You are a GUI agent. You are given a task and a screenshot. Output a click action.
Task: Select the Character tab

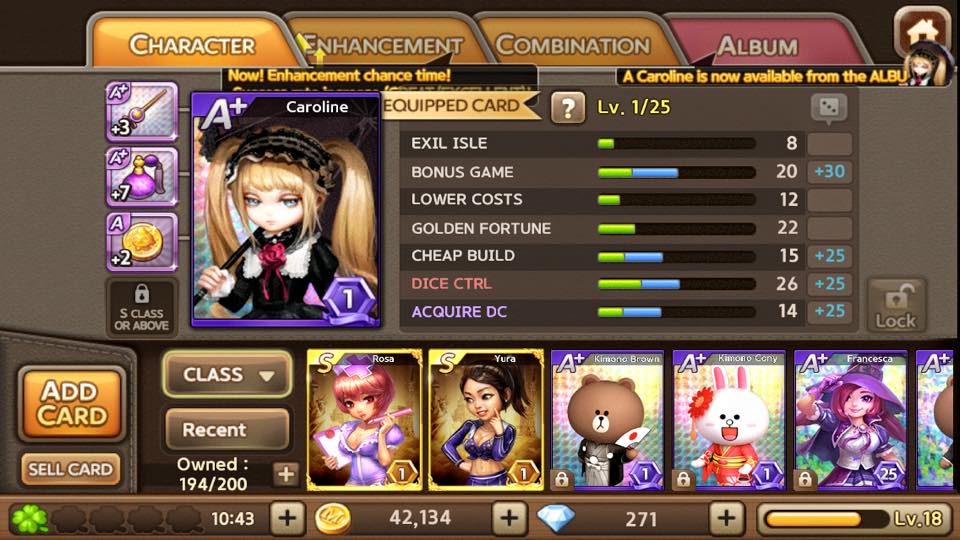click(x=192, y=46)
